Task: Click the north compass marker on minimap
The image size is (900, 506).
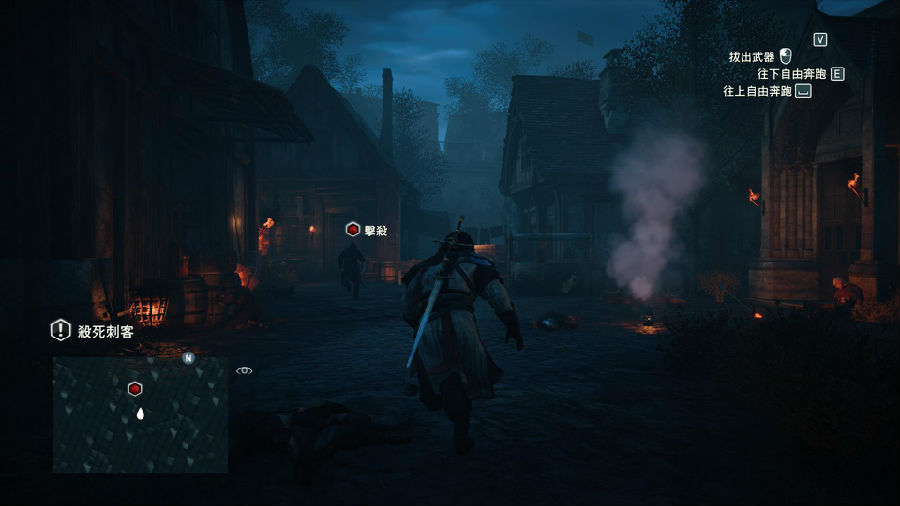Action: [x=188, y=357]
